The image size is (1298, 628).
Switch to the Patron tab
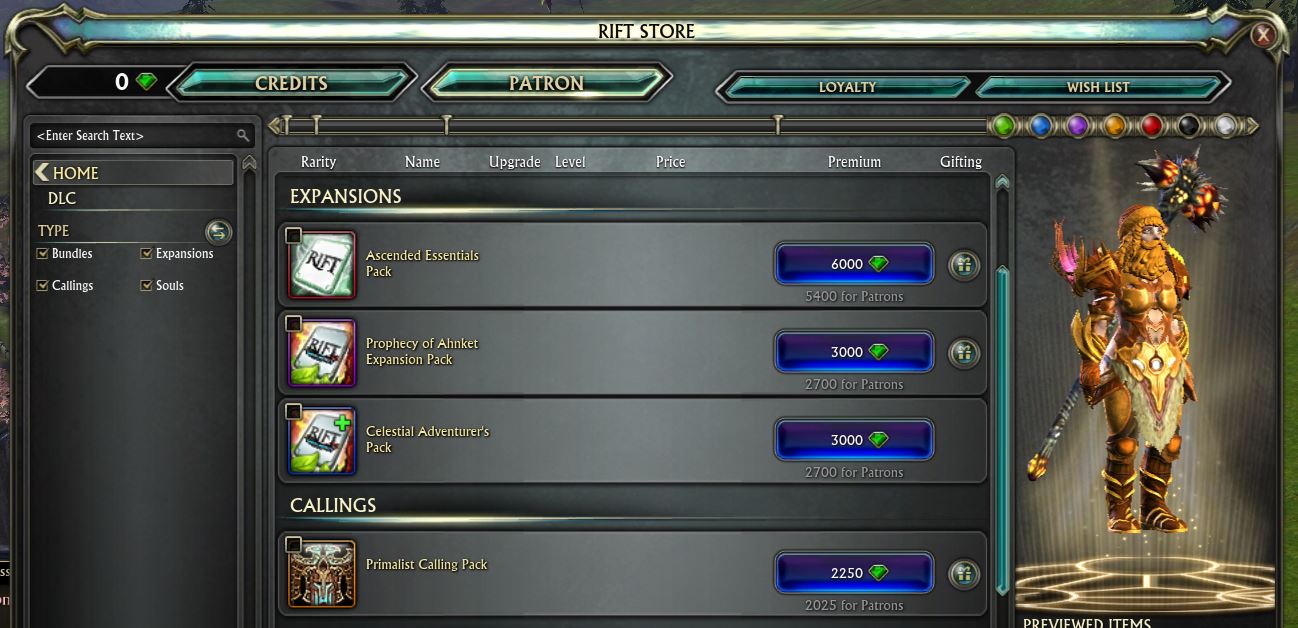click(546, 84)
